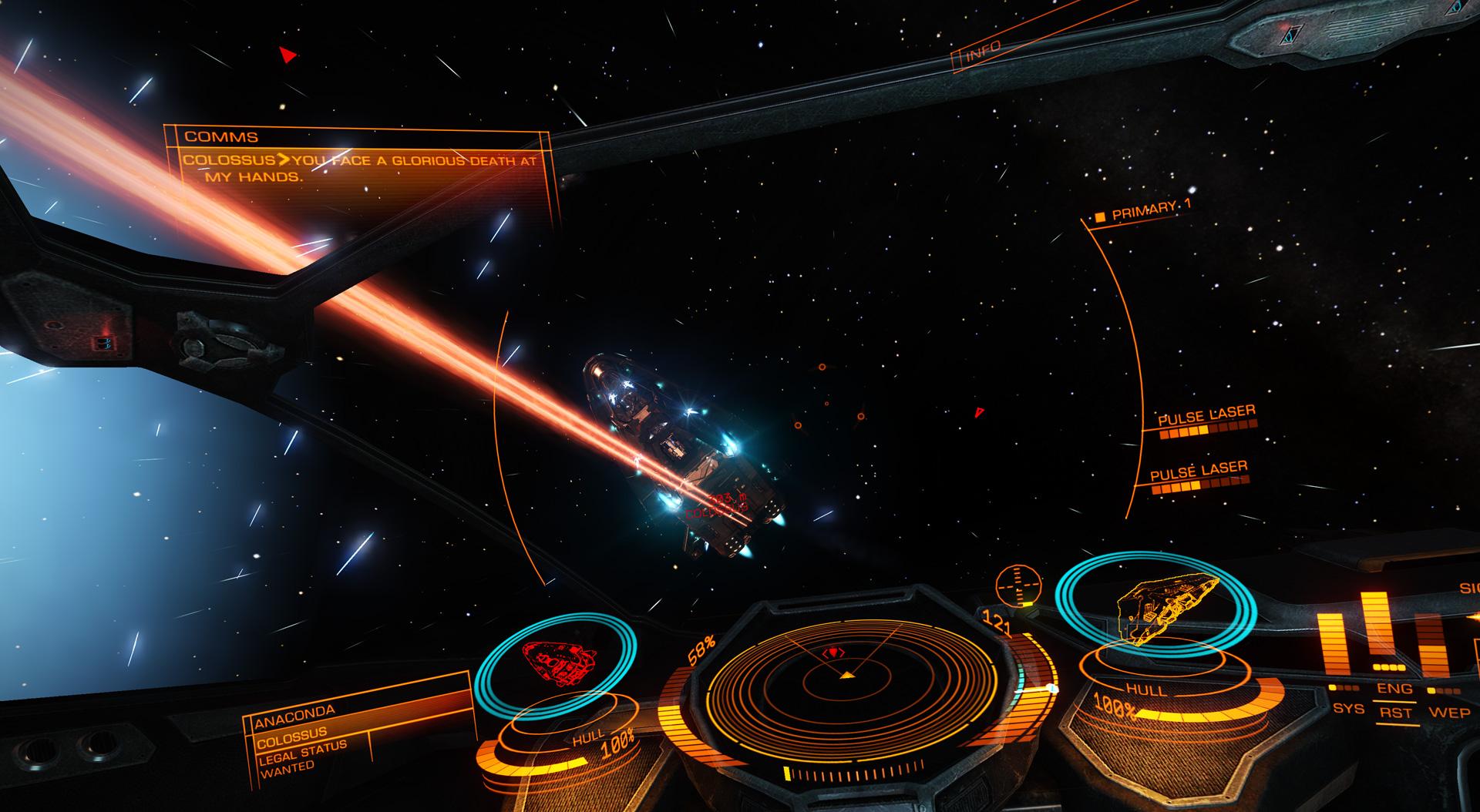The height and width of the screenshot is (812, 1480).
Task: Select the circular radar scanner
Action: click(846, 676)
